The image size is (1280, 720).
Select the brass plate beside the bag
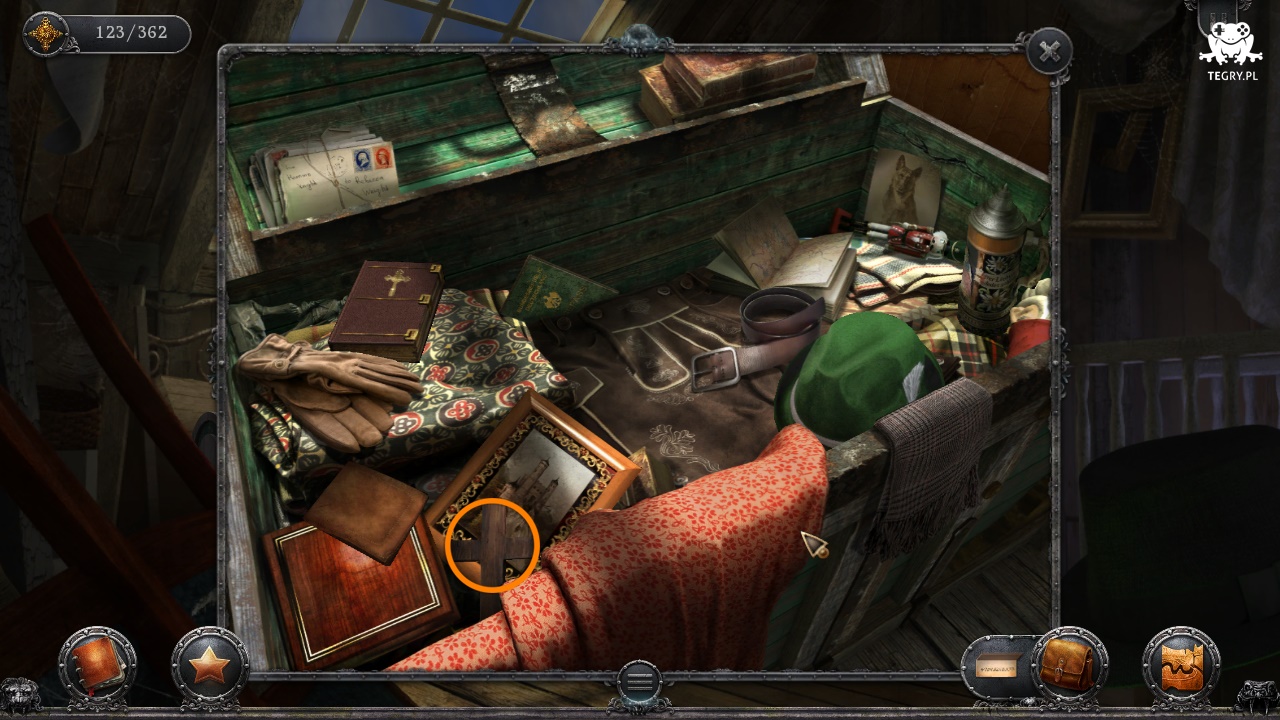(998, 664)
